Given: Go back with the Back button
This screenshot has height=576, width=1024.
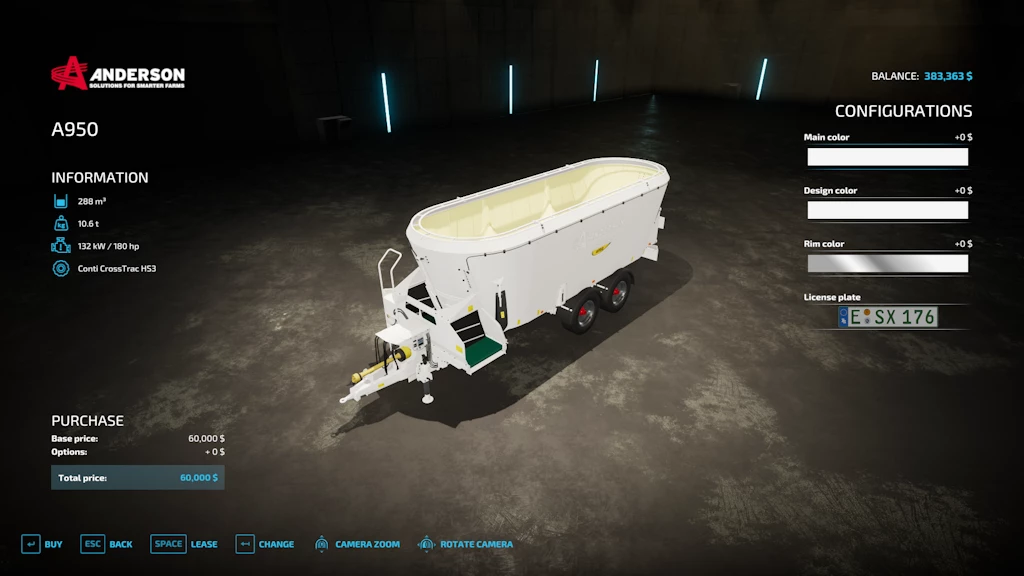Looking at the screenshot, I should (x=107, y=544).
